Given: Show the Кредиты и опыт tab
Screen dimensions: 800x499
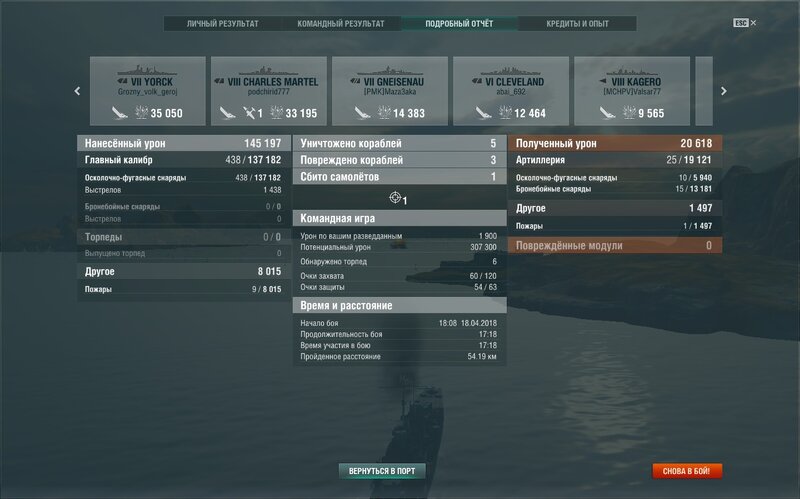Looking at the screenshot, I should click(x=577, y=23).
